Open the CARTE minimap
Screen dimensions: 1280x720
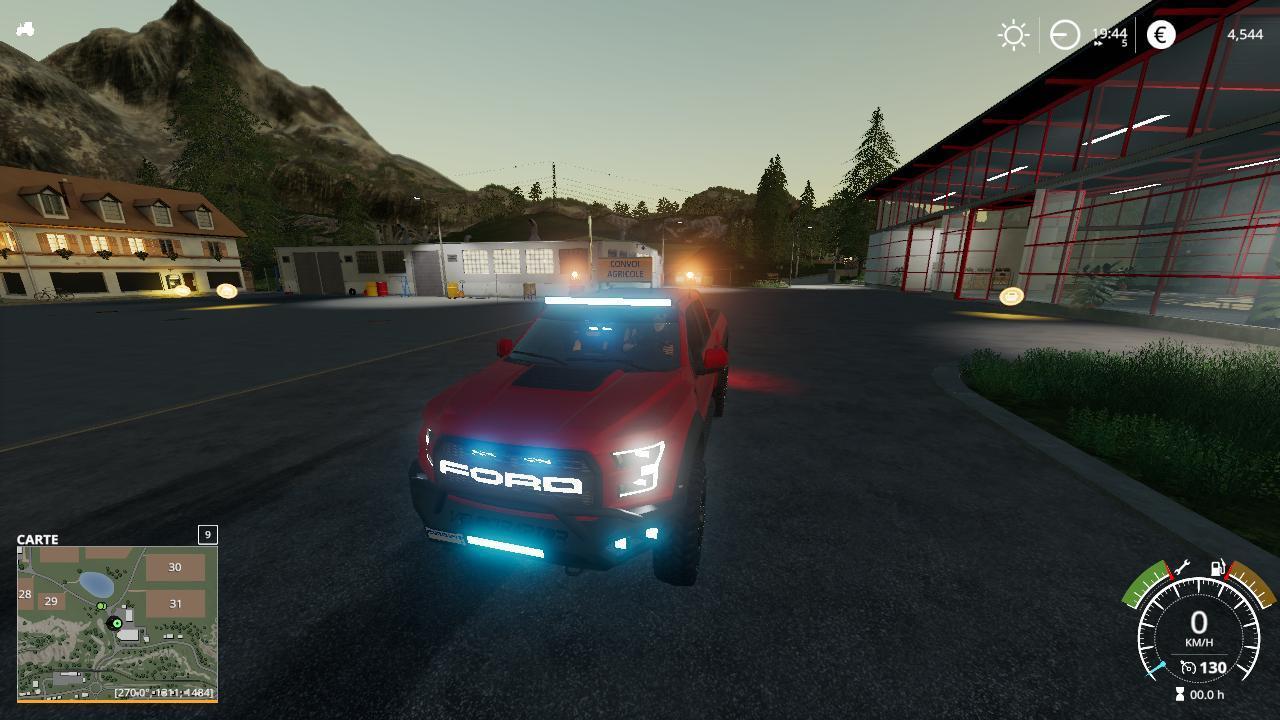[117, 622]
